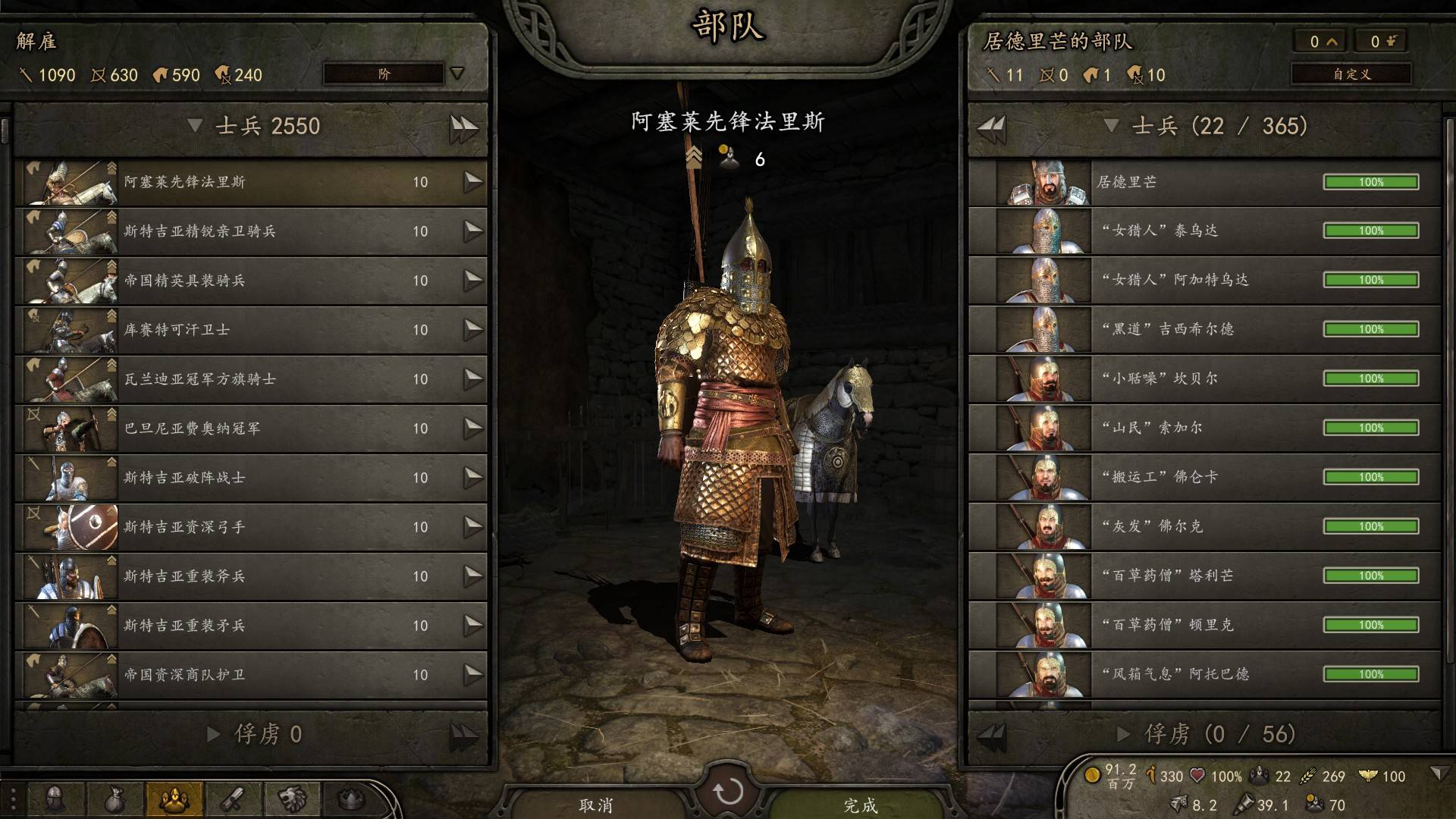The image size is (1456, 819).
Task: Transfer one 帝国精英具装骑兵 with its arrow
Action: pyautogui.click(x=473, y=280)
